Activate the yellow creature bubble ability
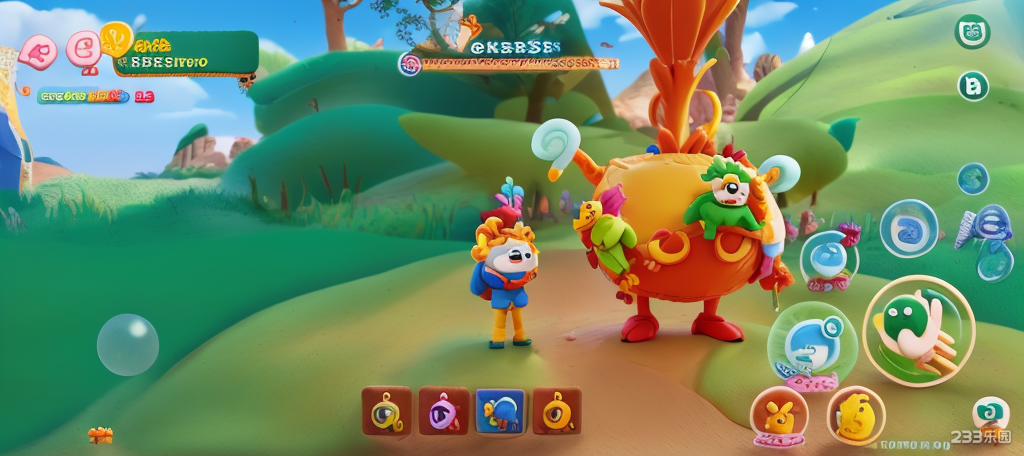Viewport: 1024px width, 456px height. pyautogui.click(x=855, y=415)
